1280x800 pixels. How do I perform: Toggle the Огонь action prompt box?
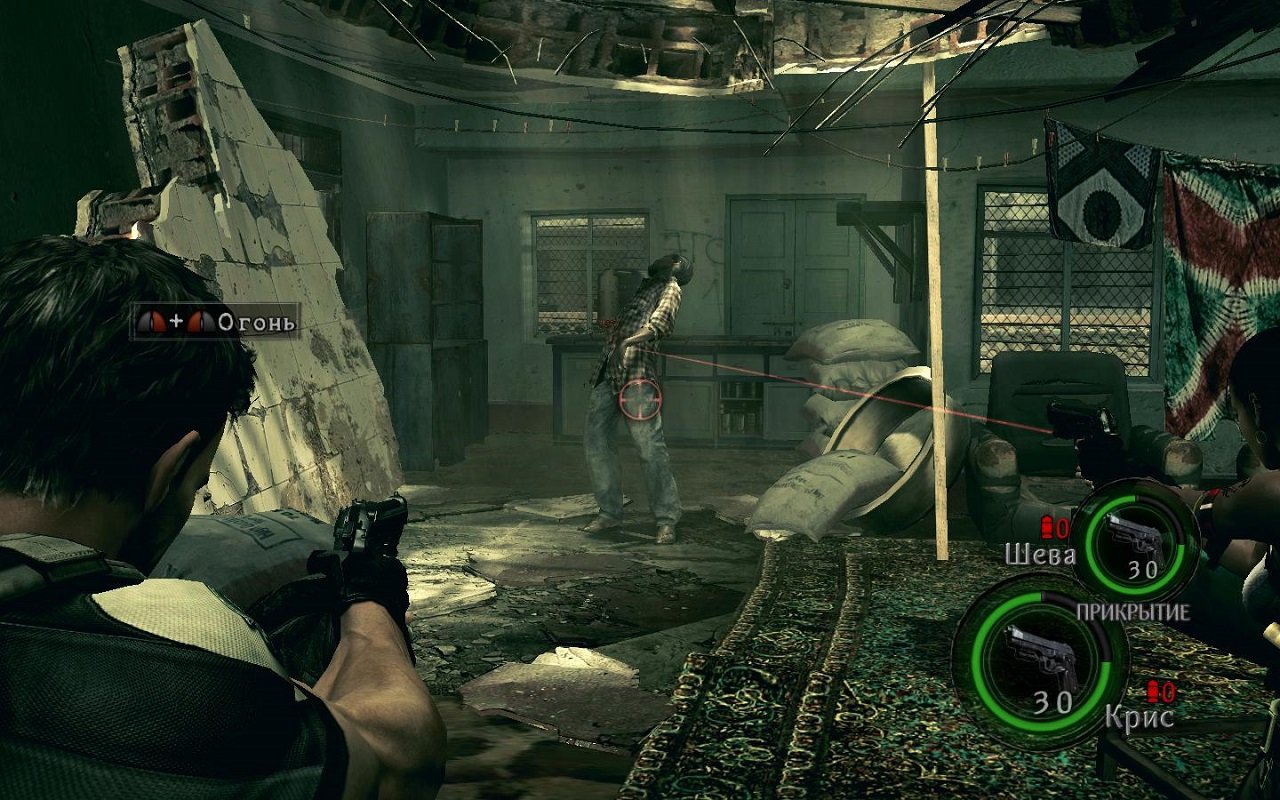pos(215,322)
